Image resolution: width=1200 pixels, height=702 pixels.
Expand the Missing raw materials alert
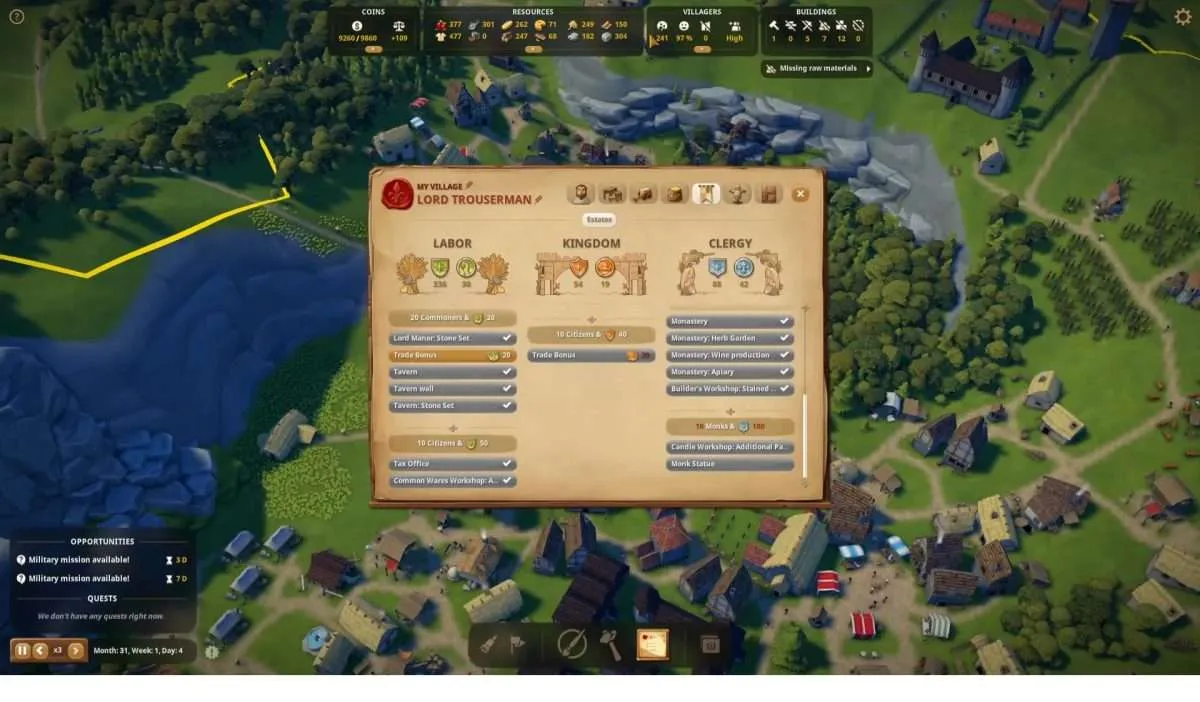click(x=817, y=69)
